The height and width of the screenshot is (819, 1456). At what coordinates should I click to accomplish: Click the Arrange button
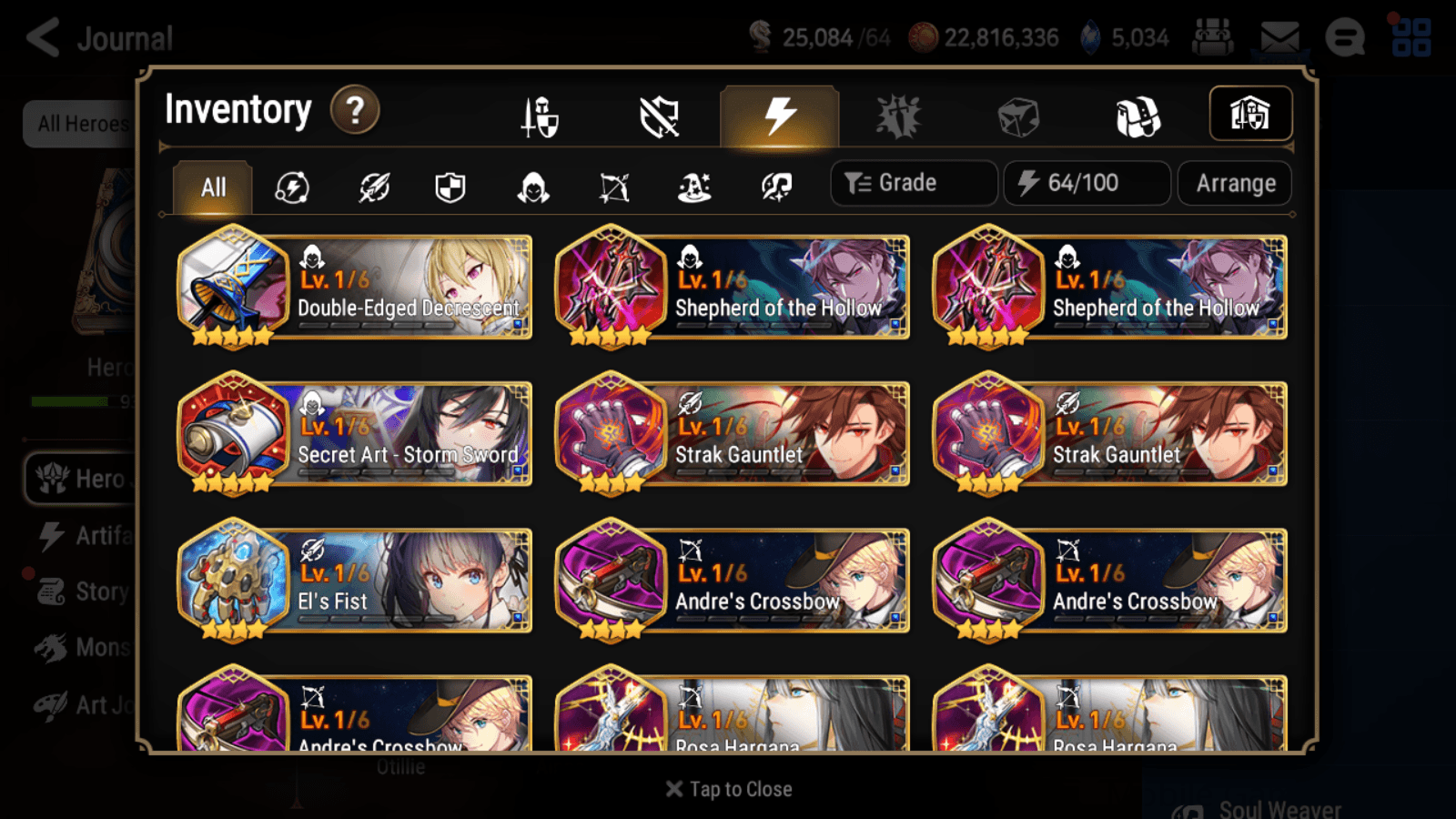coord(1234,183)
